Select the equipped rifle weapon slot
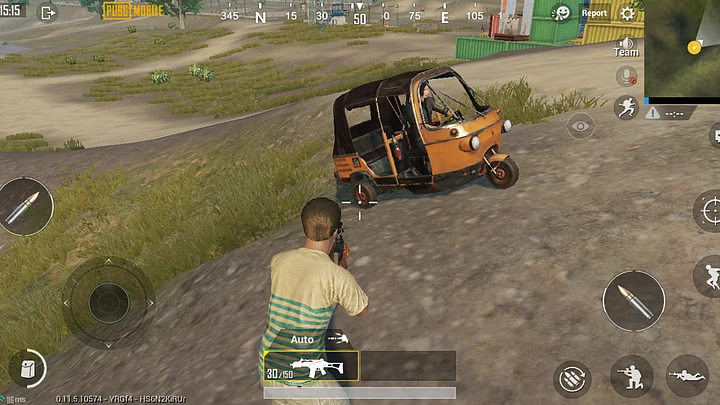The image size is (720, 405). [x=310, y=366]
